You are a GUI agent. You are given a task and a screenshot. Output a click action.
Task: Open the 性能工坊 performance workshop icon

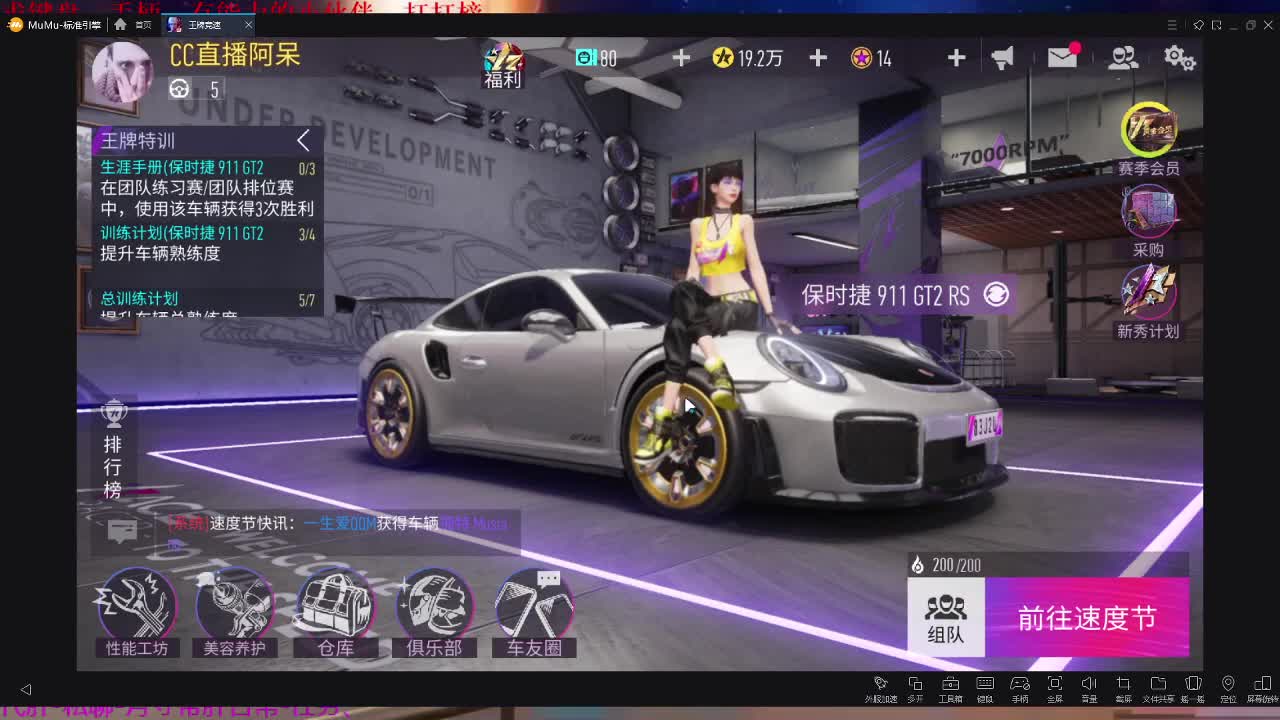136,605
